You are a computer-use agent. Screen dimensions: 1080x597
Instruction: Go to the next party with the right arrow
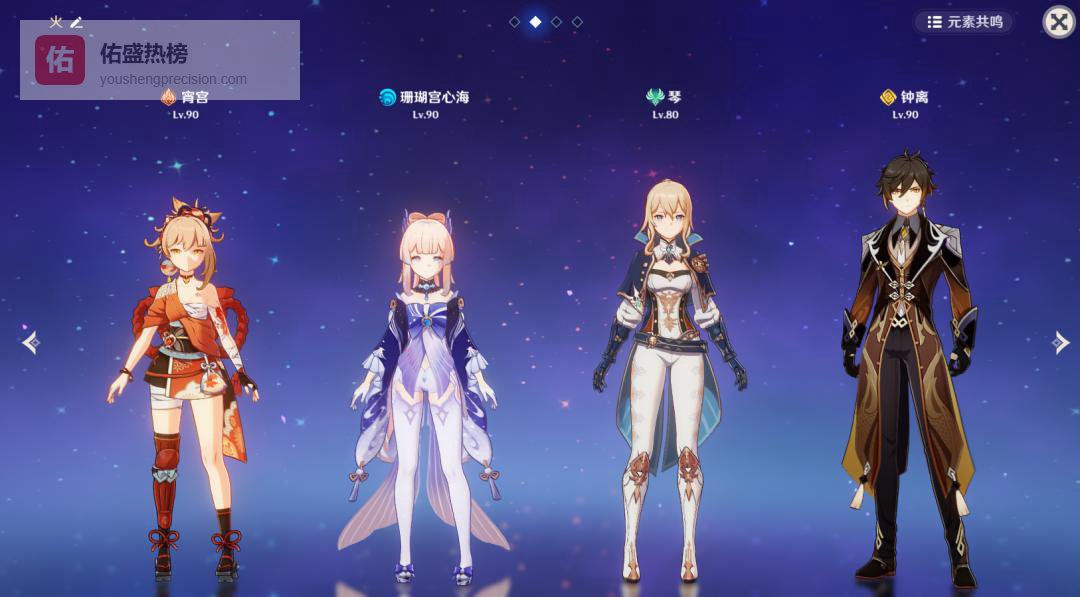tap(1060, 343)
